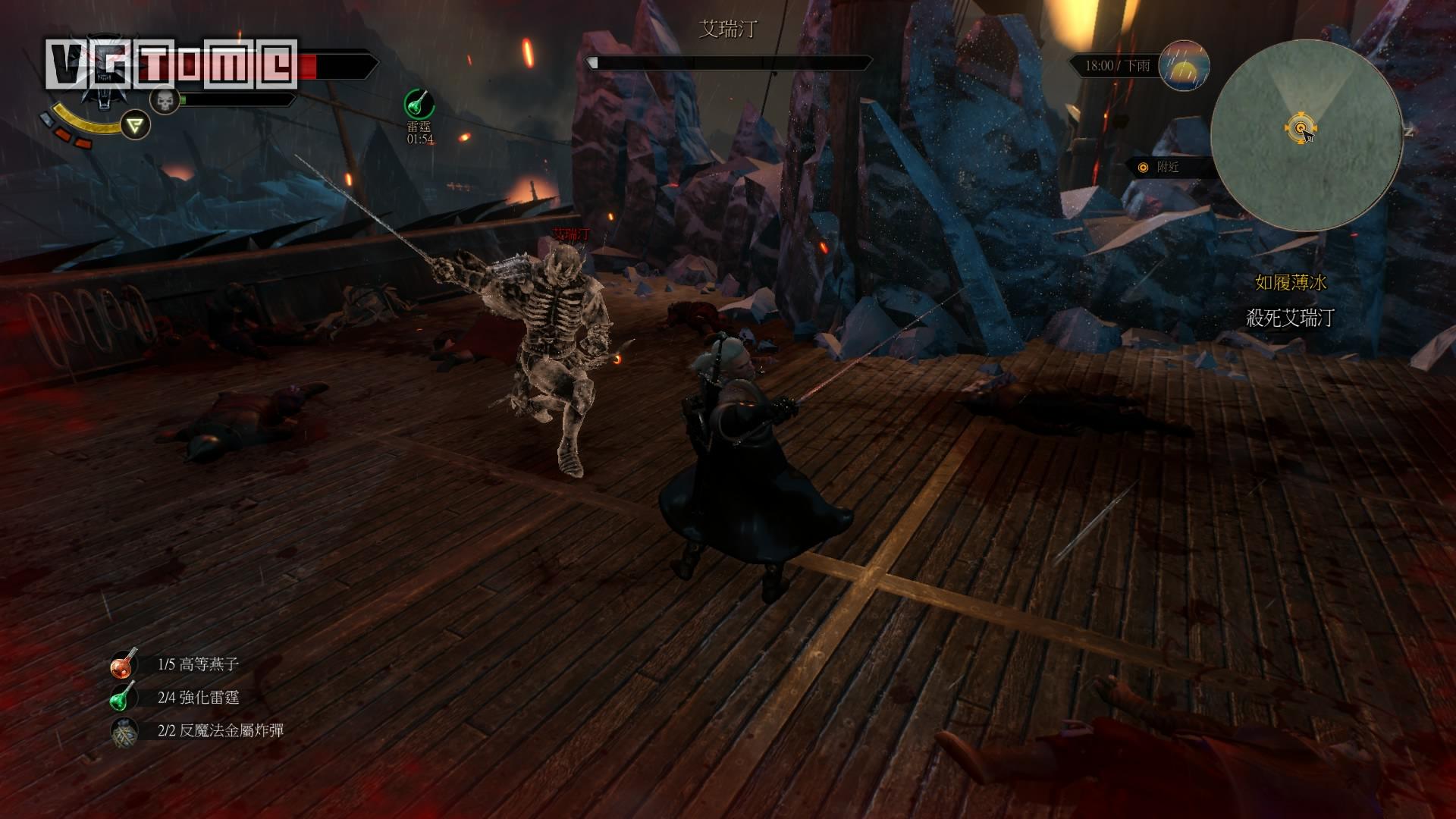This screenshot has height=819, width=1456.
Task: Select the Enhanced Thunderbolt potion slot
Action: pos(124,698)
